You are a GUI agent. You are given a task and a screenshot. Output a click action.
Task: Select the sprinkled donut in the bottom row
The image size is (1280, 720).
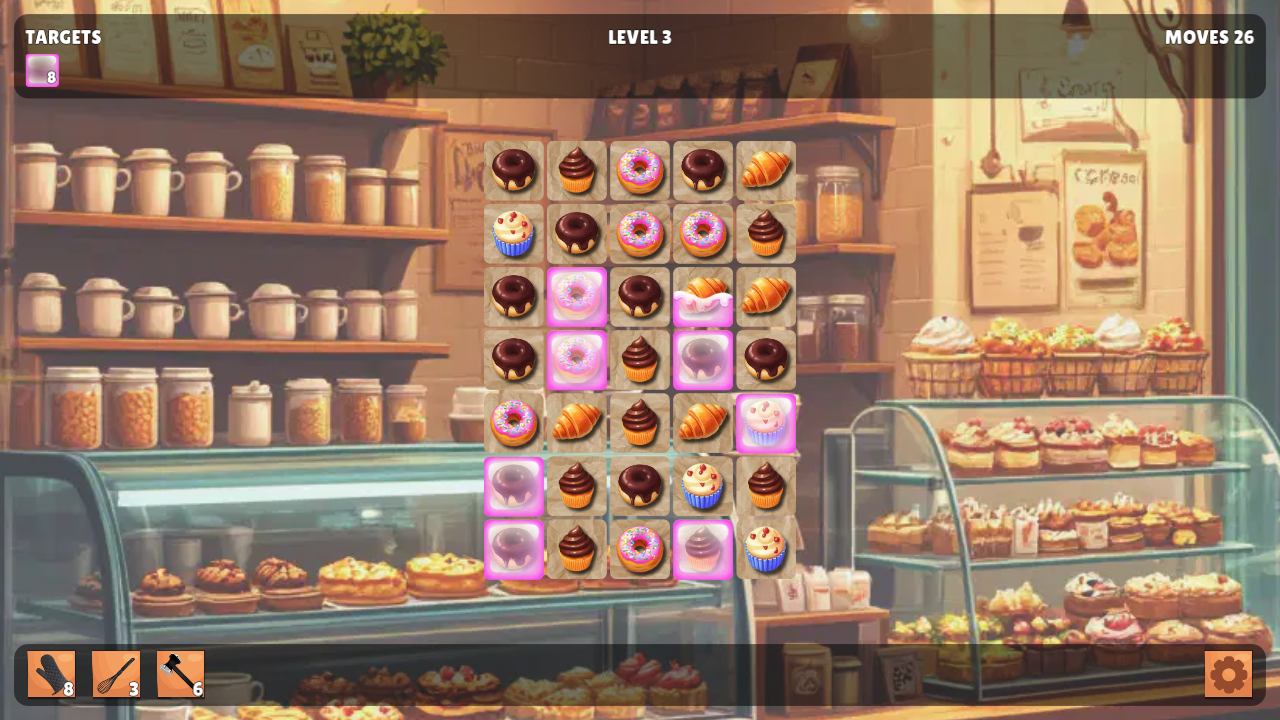(x=639, y=548)
